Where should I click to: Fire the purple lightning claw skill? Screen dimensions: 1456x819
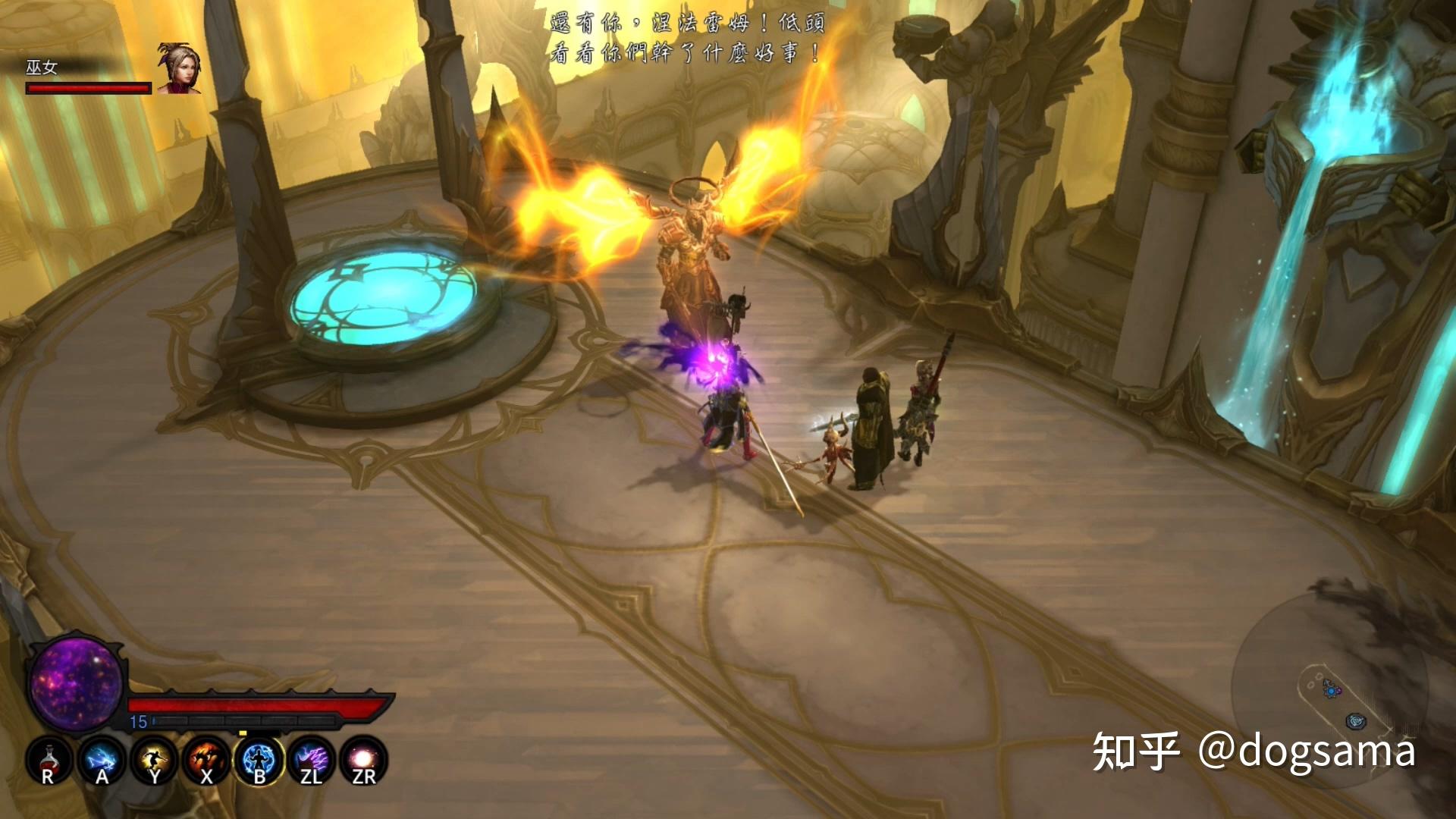pyautogui.click(x=312, y=760)
